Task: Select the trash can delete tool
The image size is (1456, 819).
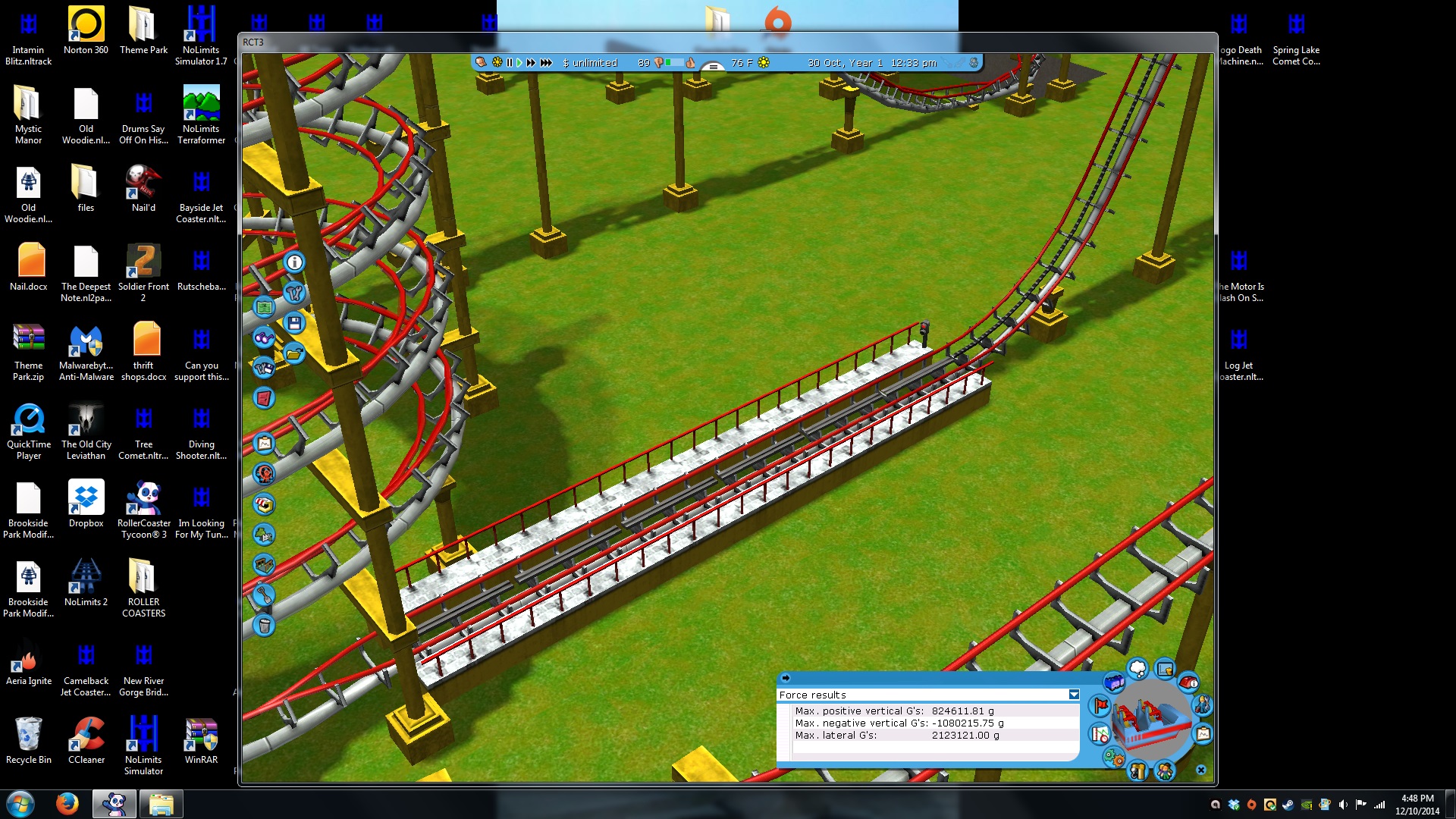Action: (264, 626)
